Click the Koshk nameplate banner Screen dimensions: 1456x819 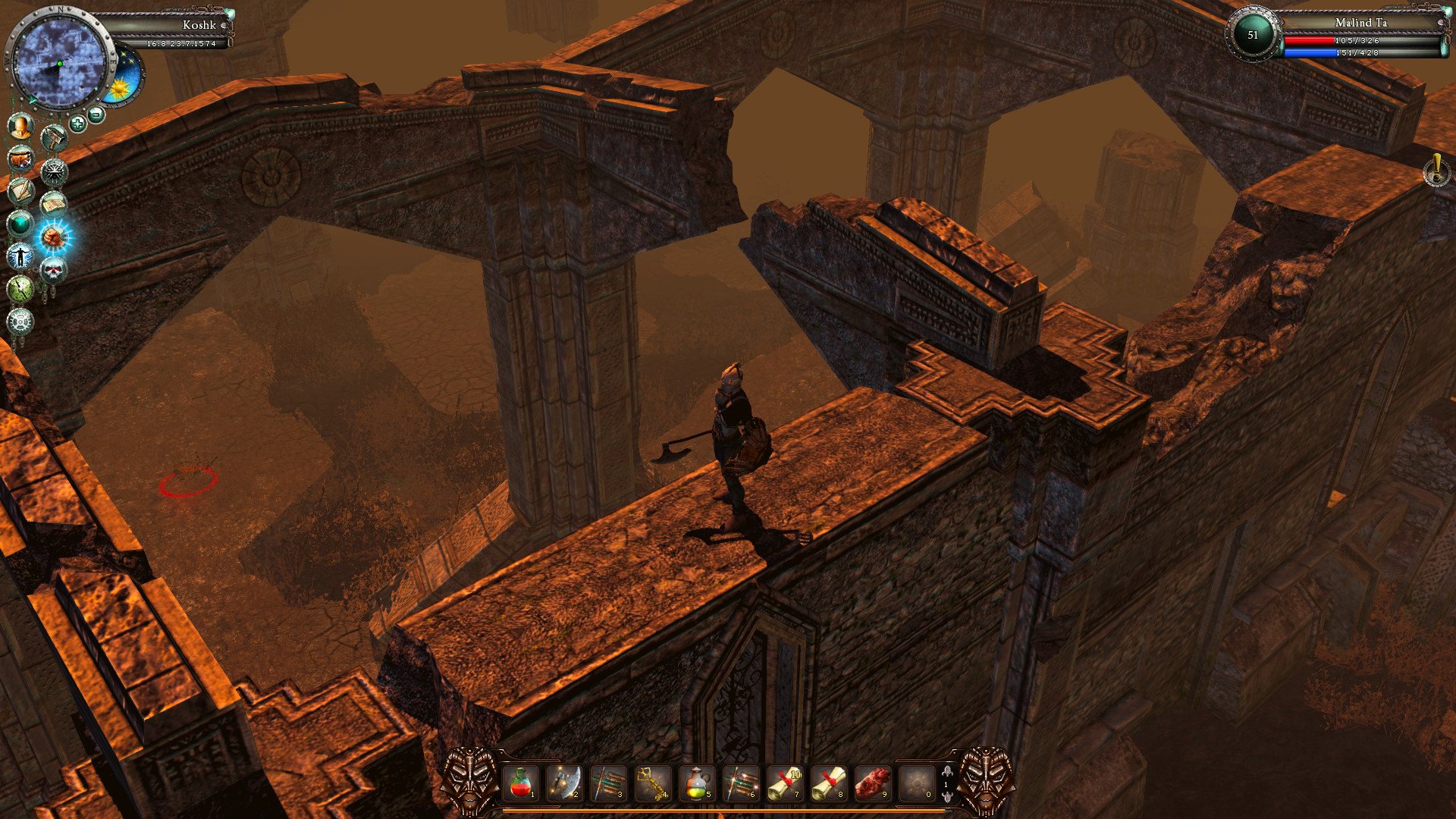pyautogui.click(x=197, y=25)
